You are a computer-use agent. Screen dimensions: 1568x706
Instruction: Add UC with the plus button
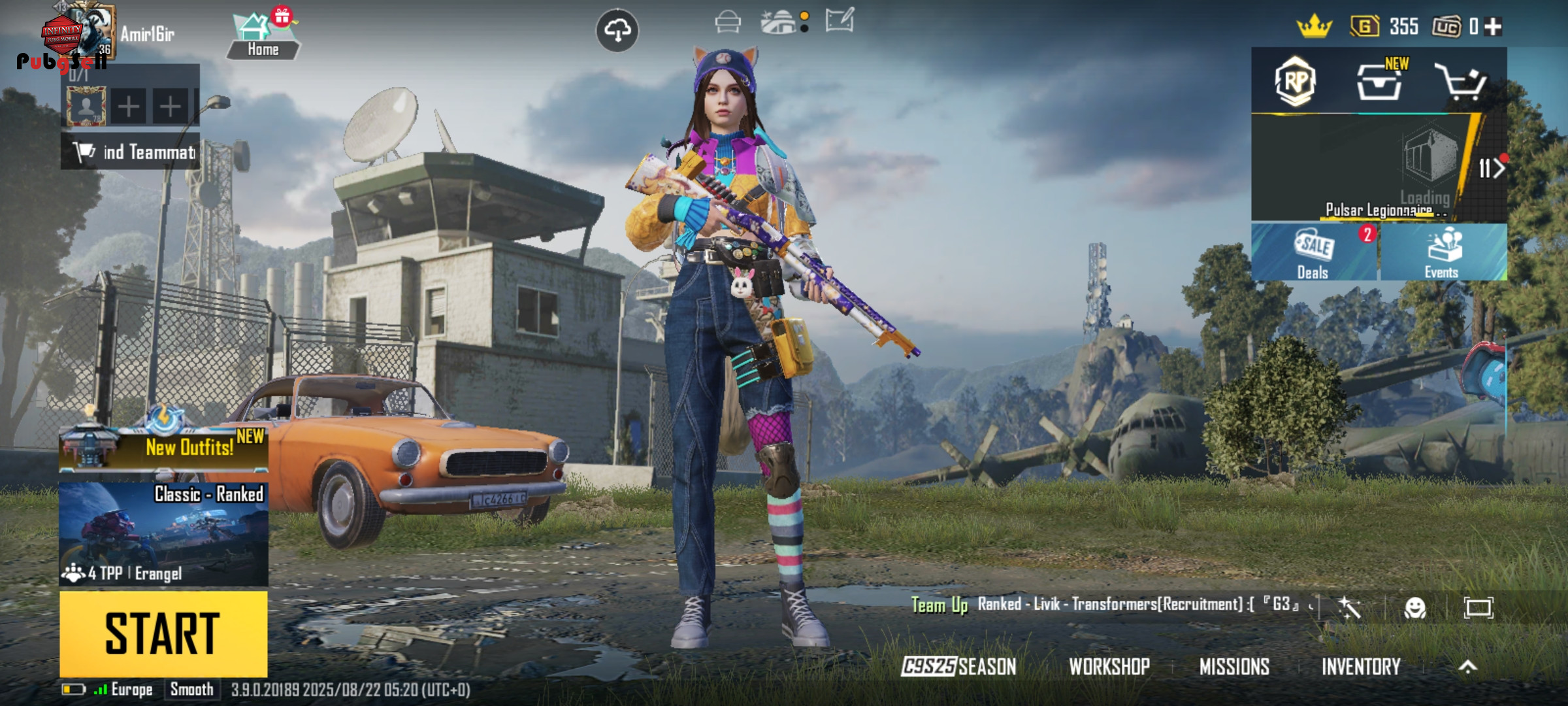1493,27
